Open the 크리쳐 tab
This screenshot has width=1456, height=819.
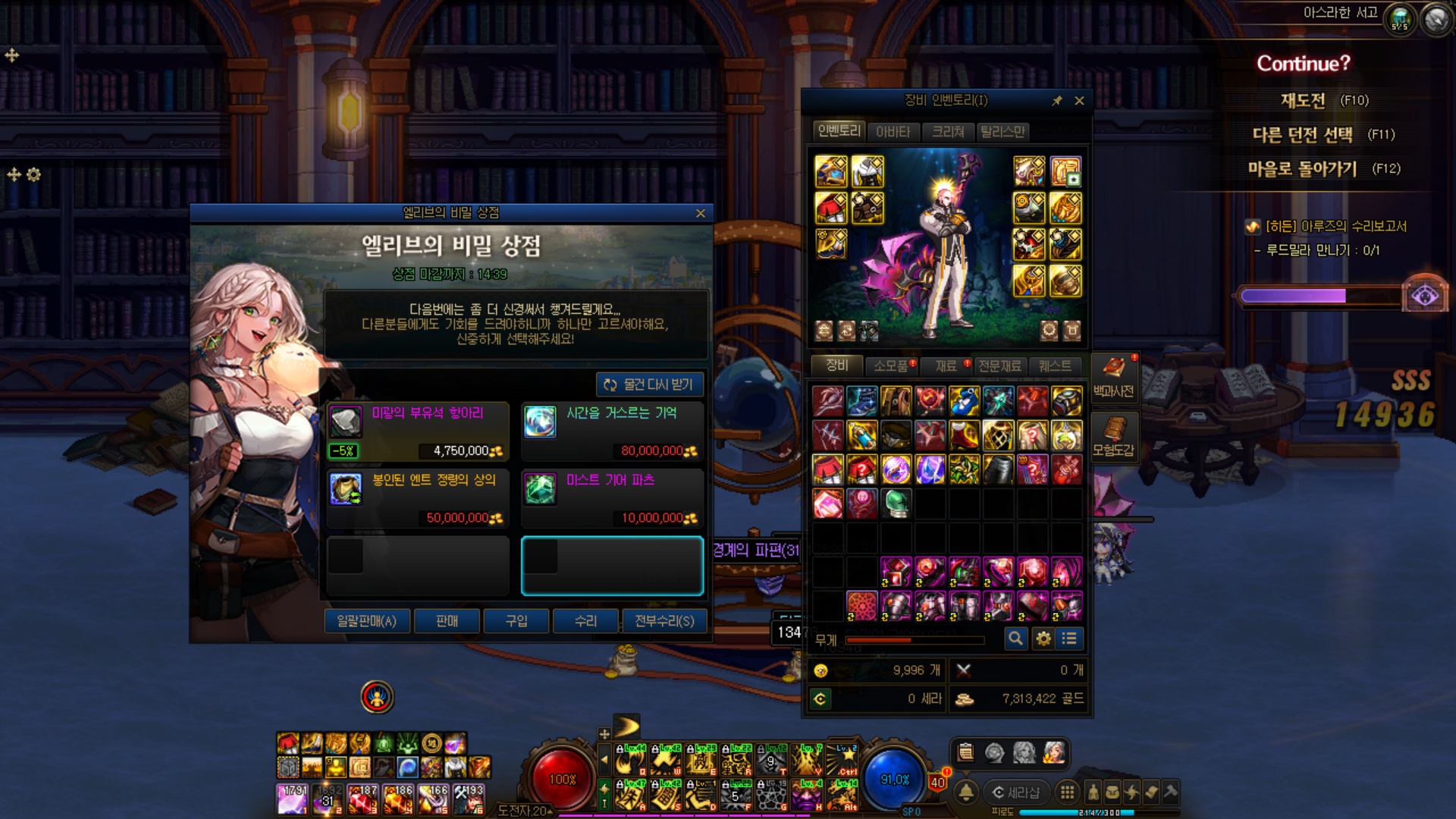(x=948, y=132)
